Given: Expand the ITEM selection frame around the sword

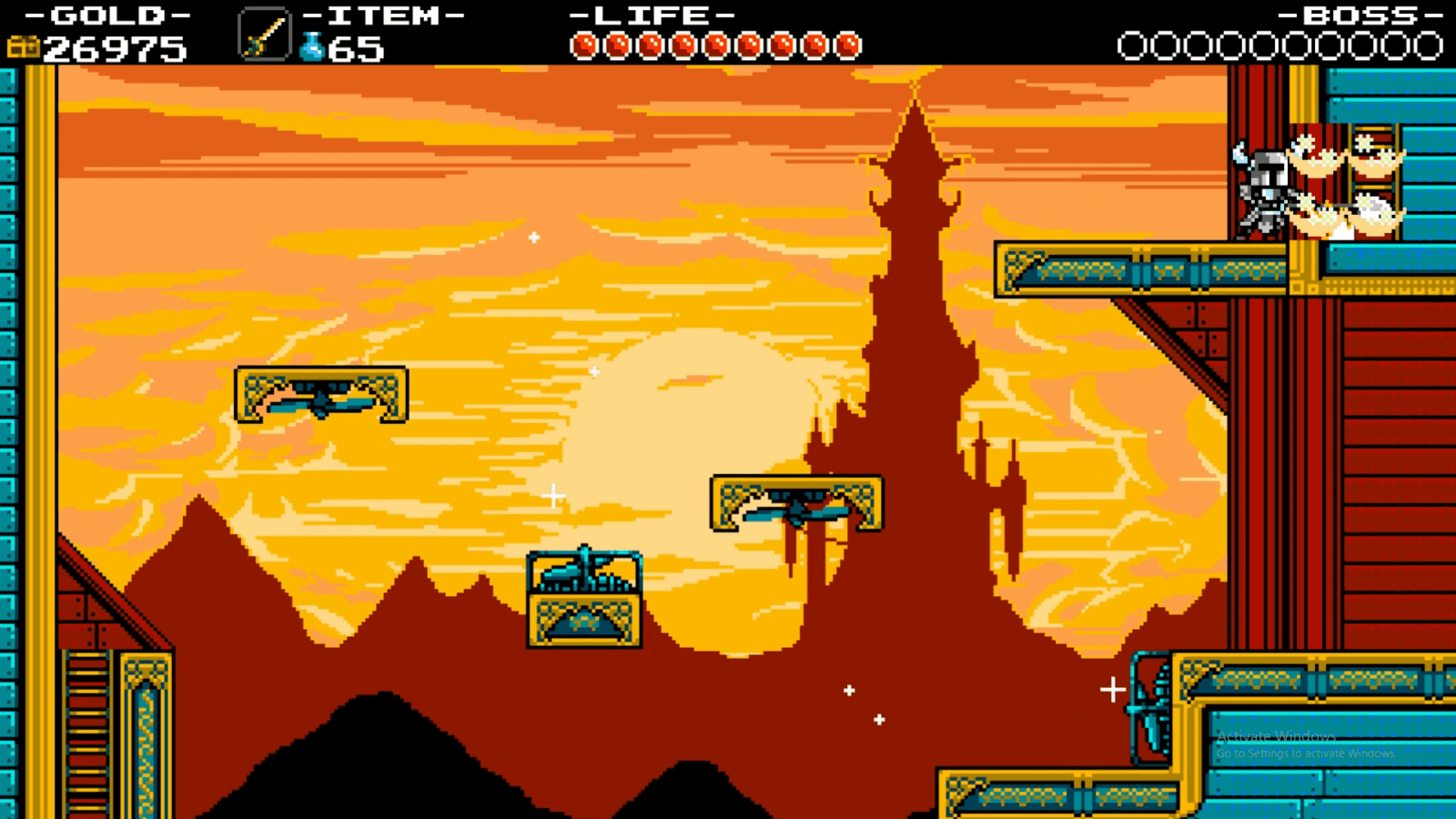Looking at the screenshot, I should click(x=265, y=34).
